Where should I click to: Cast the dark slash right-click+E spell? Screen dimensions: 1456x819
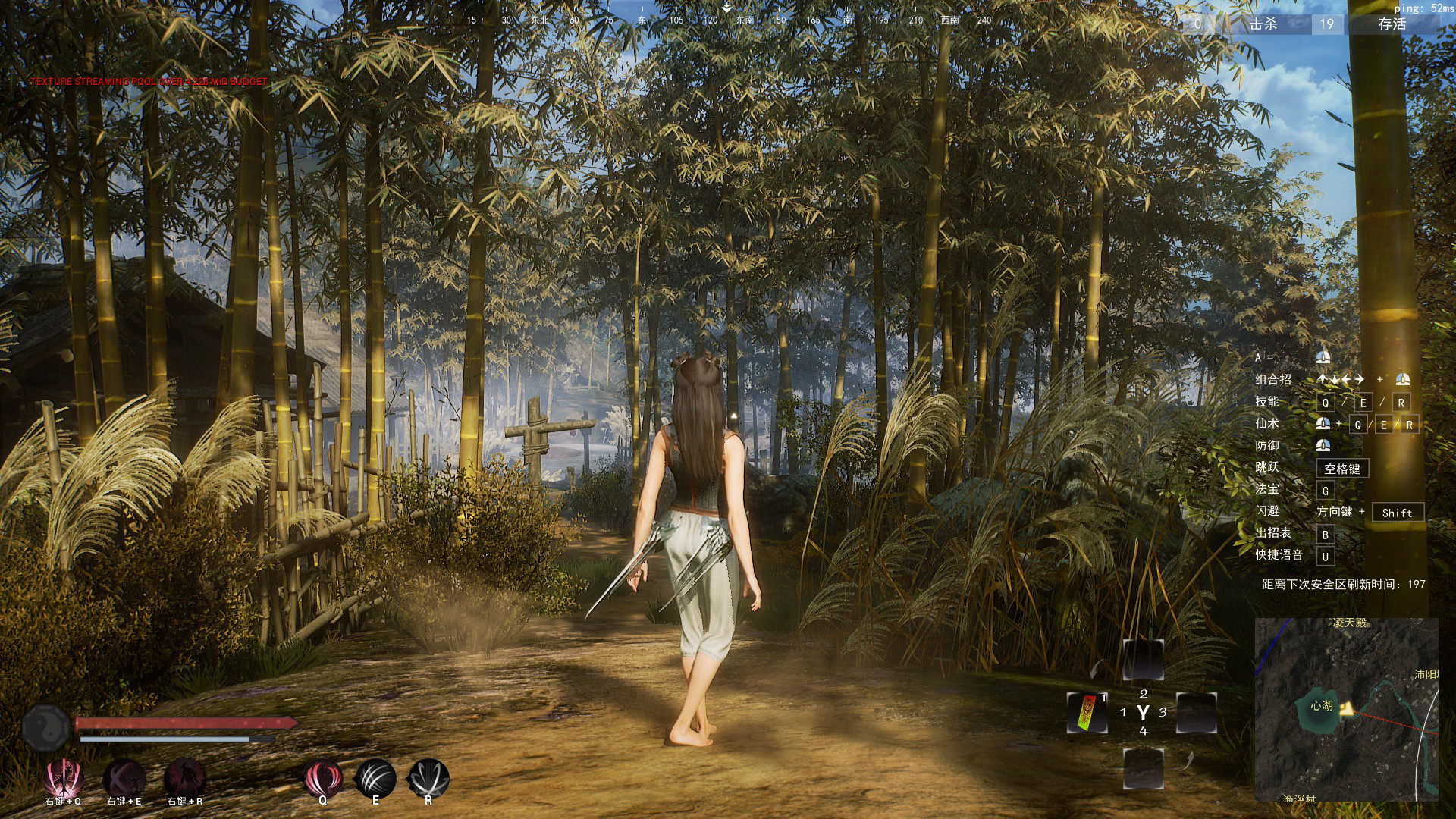click(124, 778)
